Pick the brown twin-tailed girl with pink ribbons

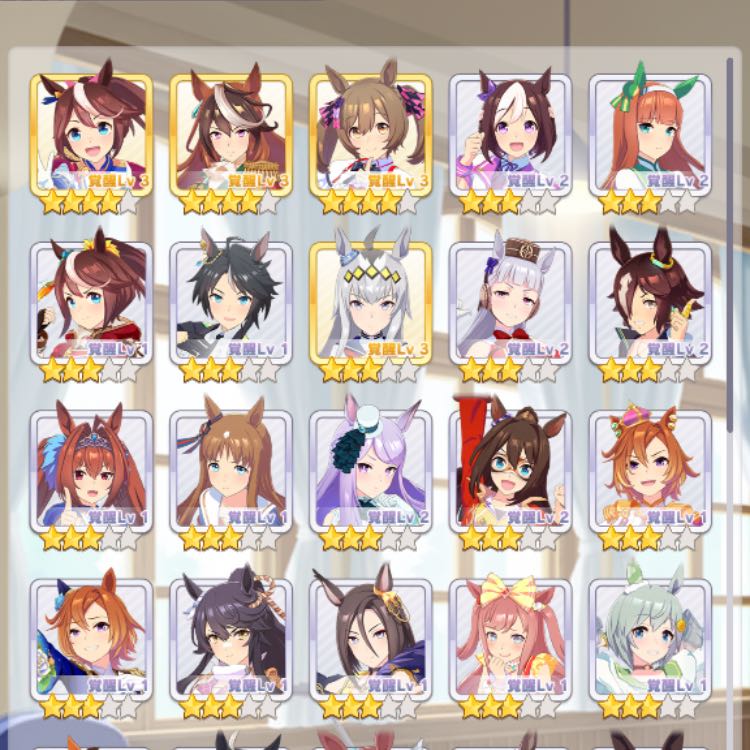coord(371,133)
